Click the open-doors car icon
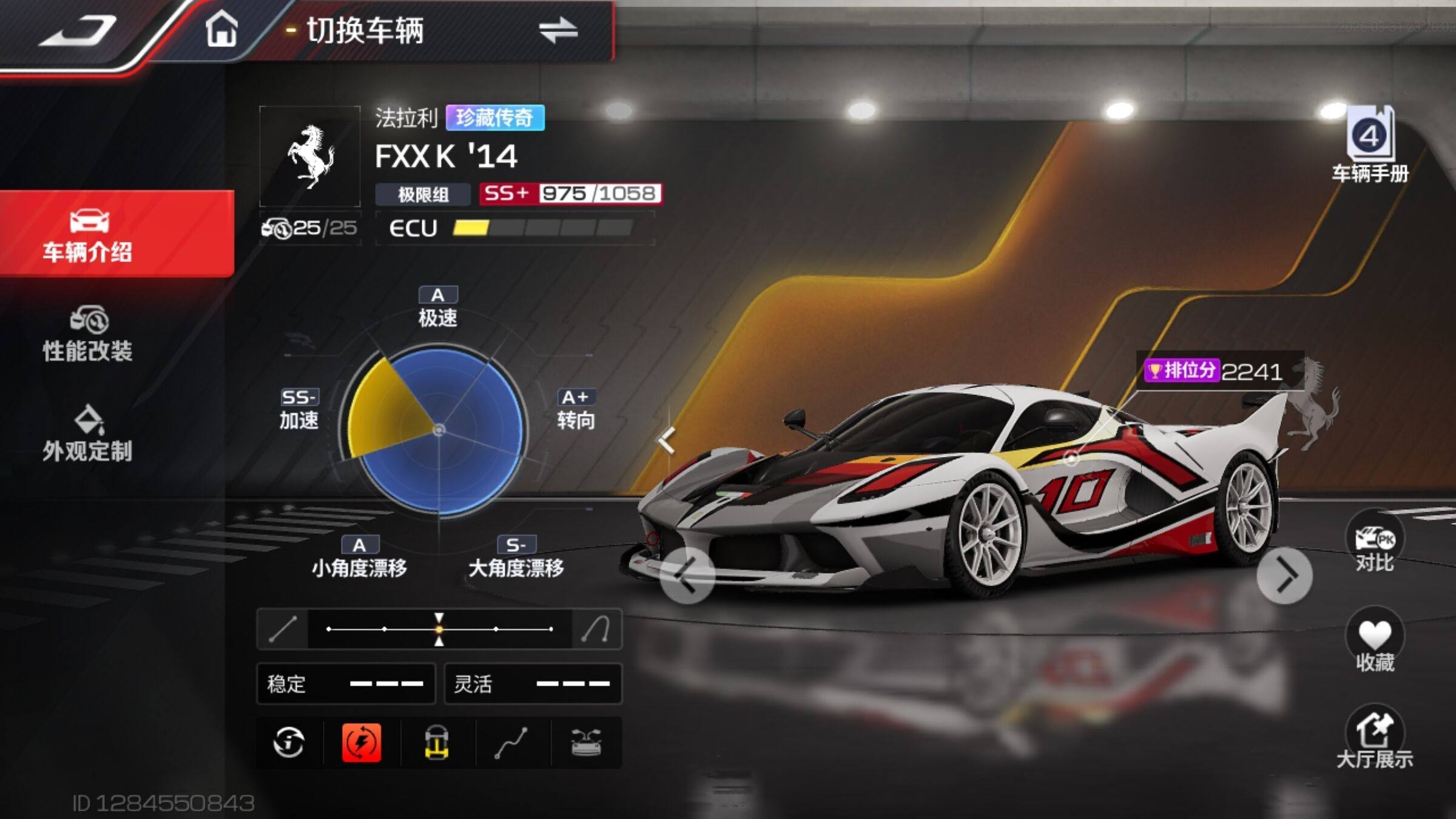 pos(586,743)
